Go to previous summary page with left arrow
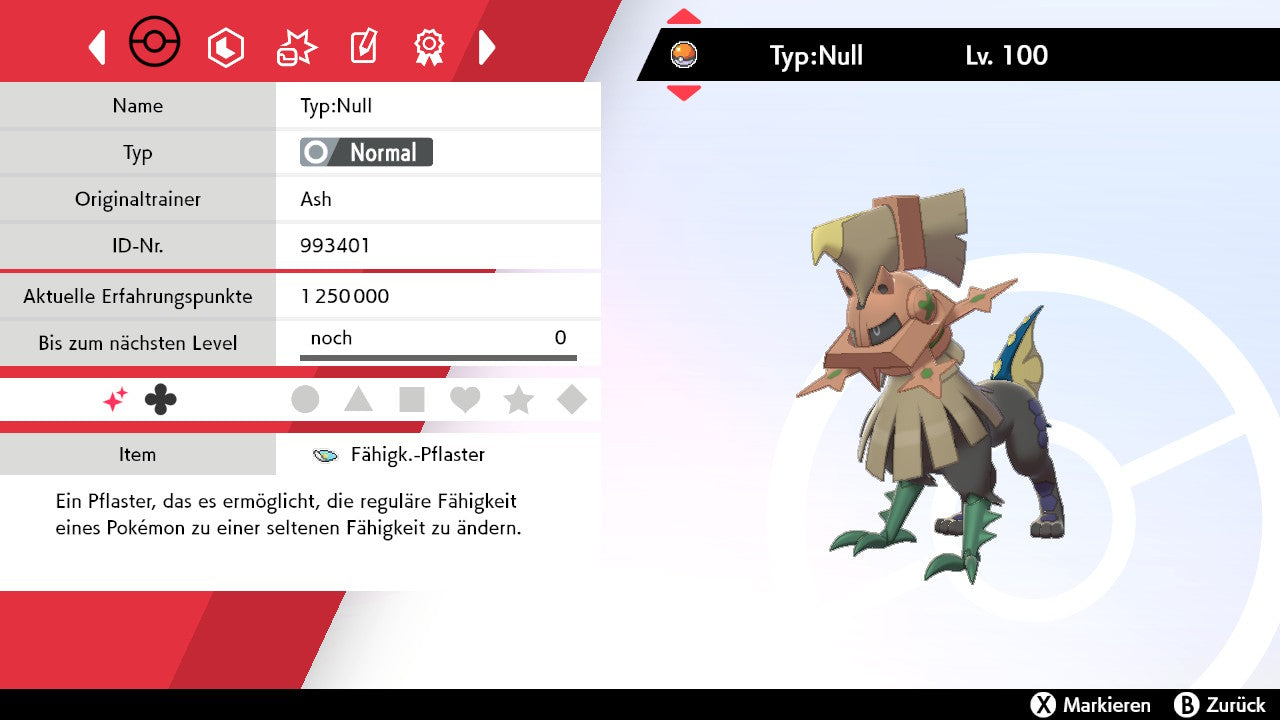This screenshot has height=720, width=1280. pos(97,47)
